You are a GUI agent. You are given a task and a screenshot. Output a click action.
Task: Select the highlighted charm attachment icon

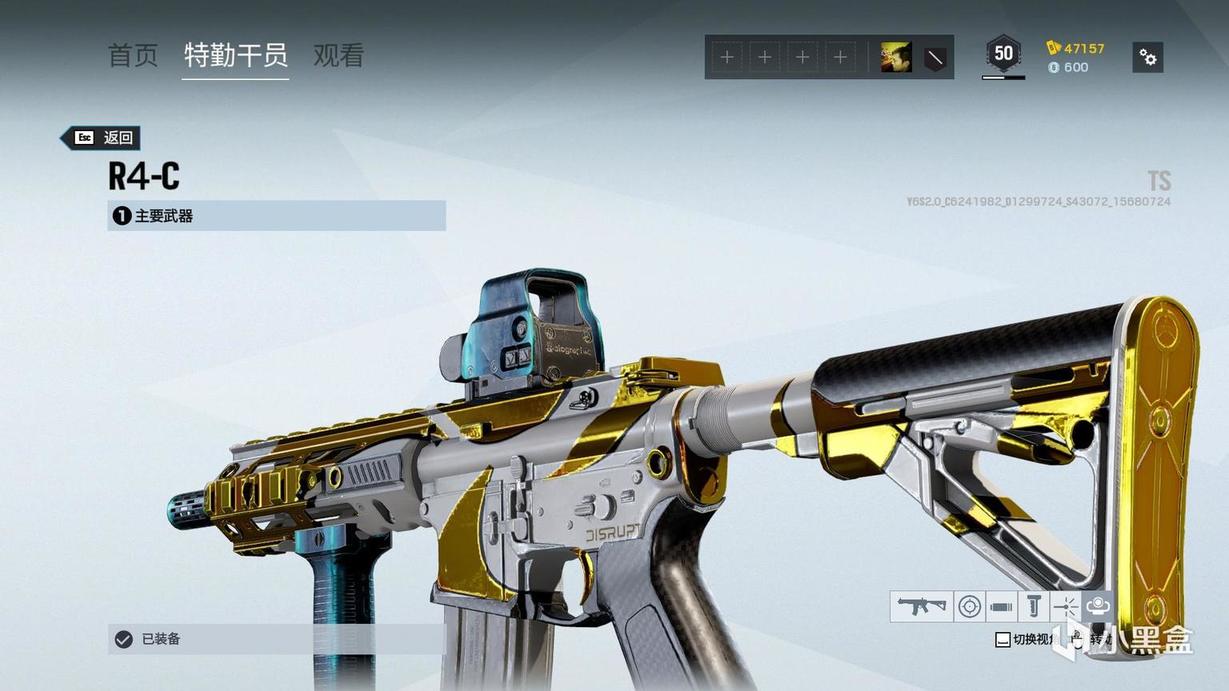pyautogui.click(x=1097, y=606)
